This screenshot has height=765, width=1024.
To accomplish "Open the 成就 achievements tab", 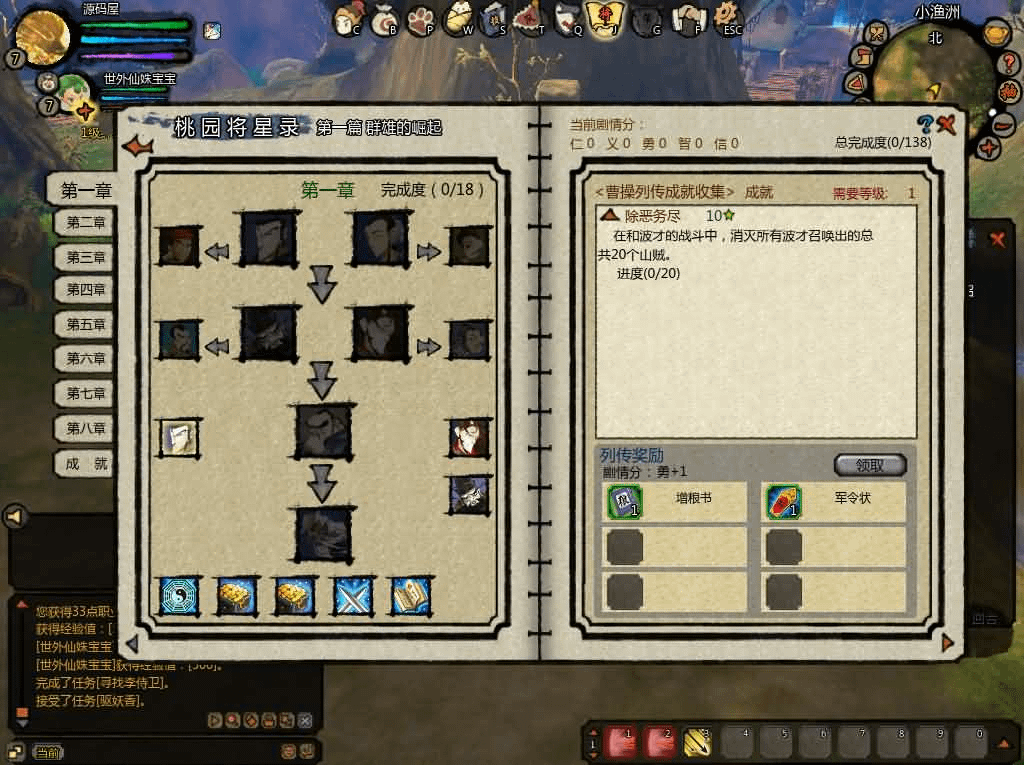I will point(85,464).
